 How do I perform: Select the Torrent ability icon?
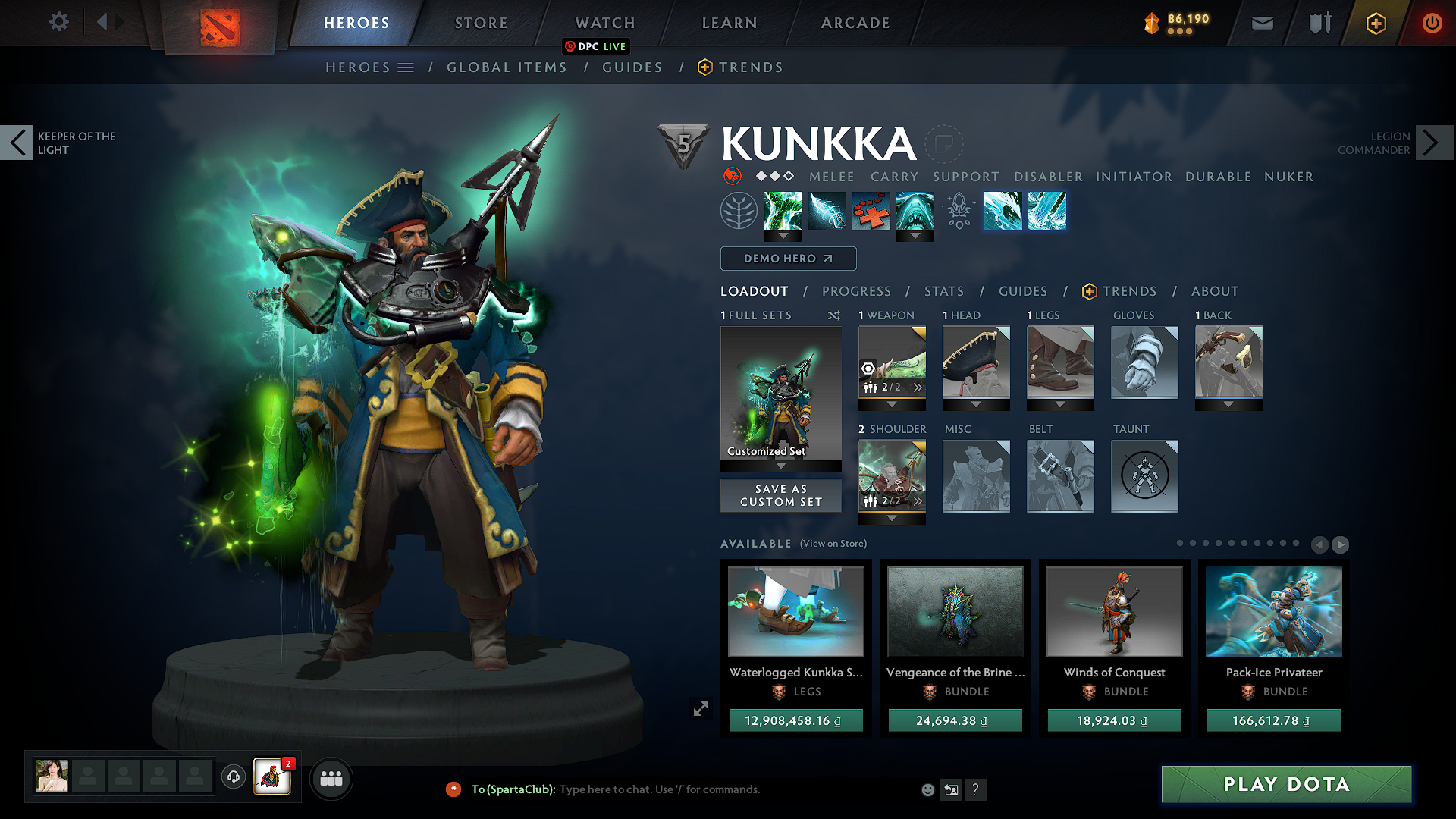pyautogui.click(x=783, y=211)
